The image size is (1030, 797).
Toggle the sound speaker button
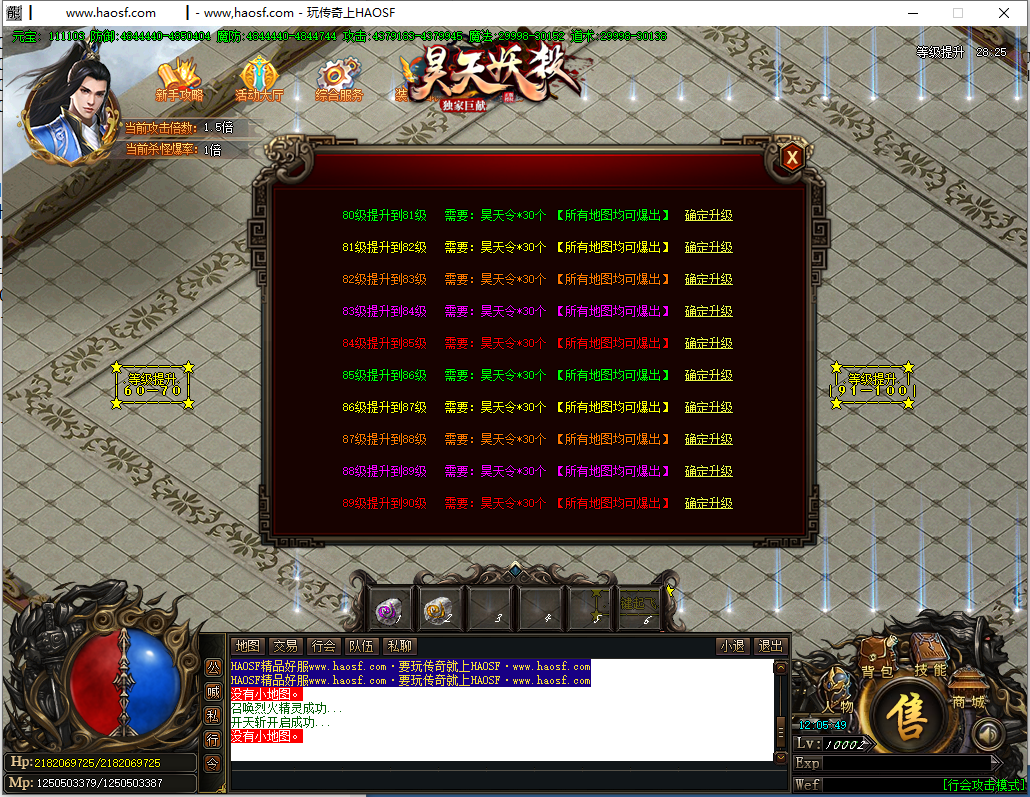(987, 735)
